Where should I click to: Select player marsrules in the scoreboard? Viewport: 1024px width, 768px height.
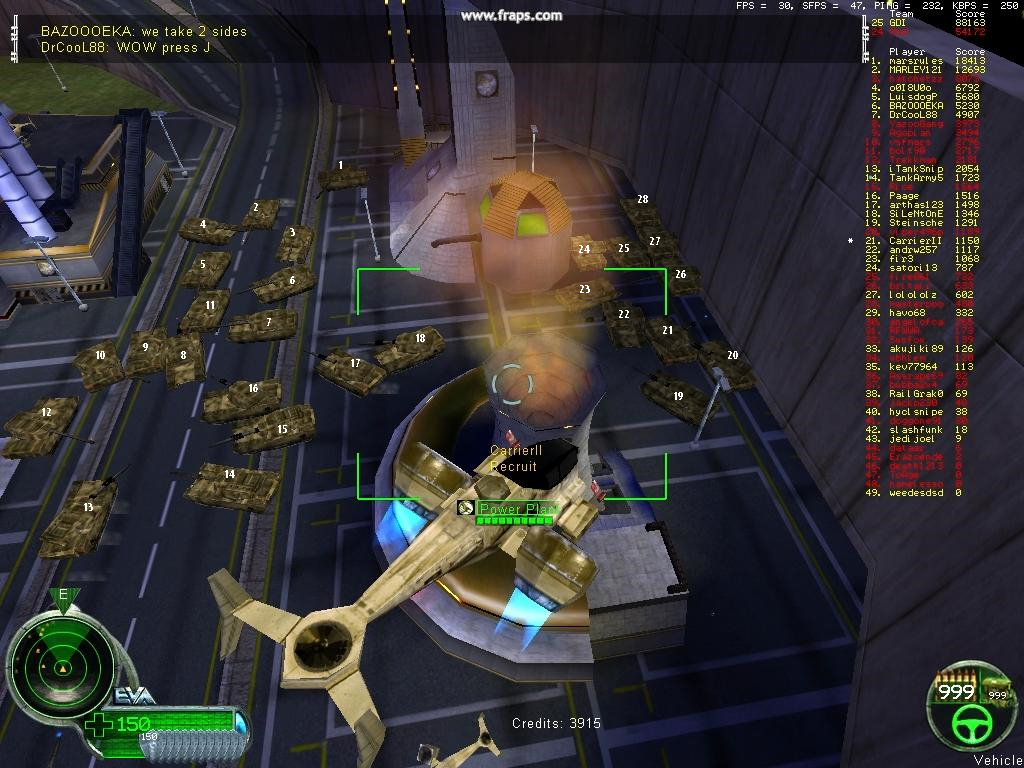point(915,61)
